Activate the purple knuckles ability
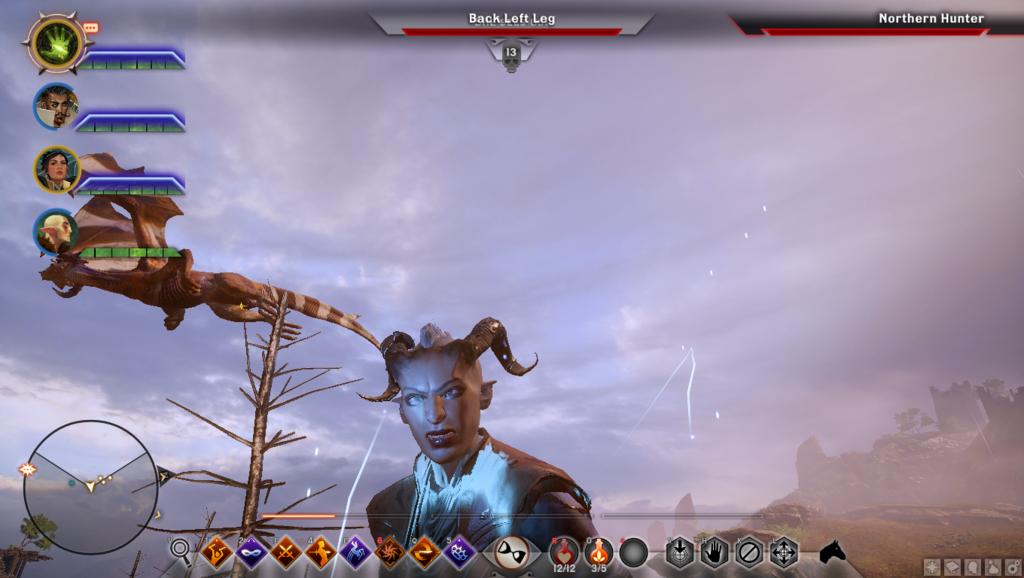The height and width of the screenshot is (578, 1024). [x=459, y=551]
